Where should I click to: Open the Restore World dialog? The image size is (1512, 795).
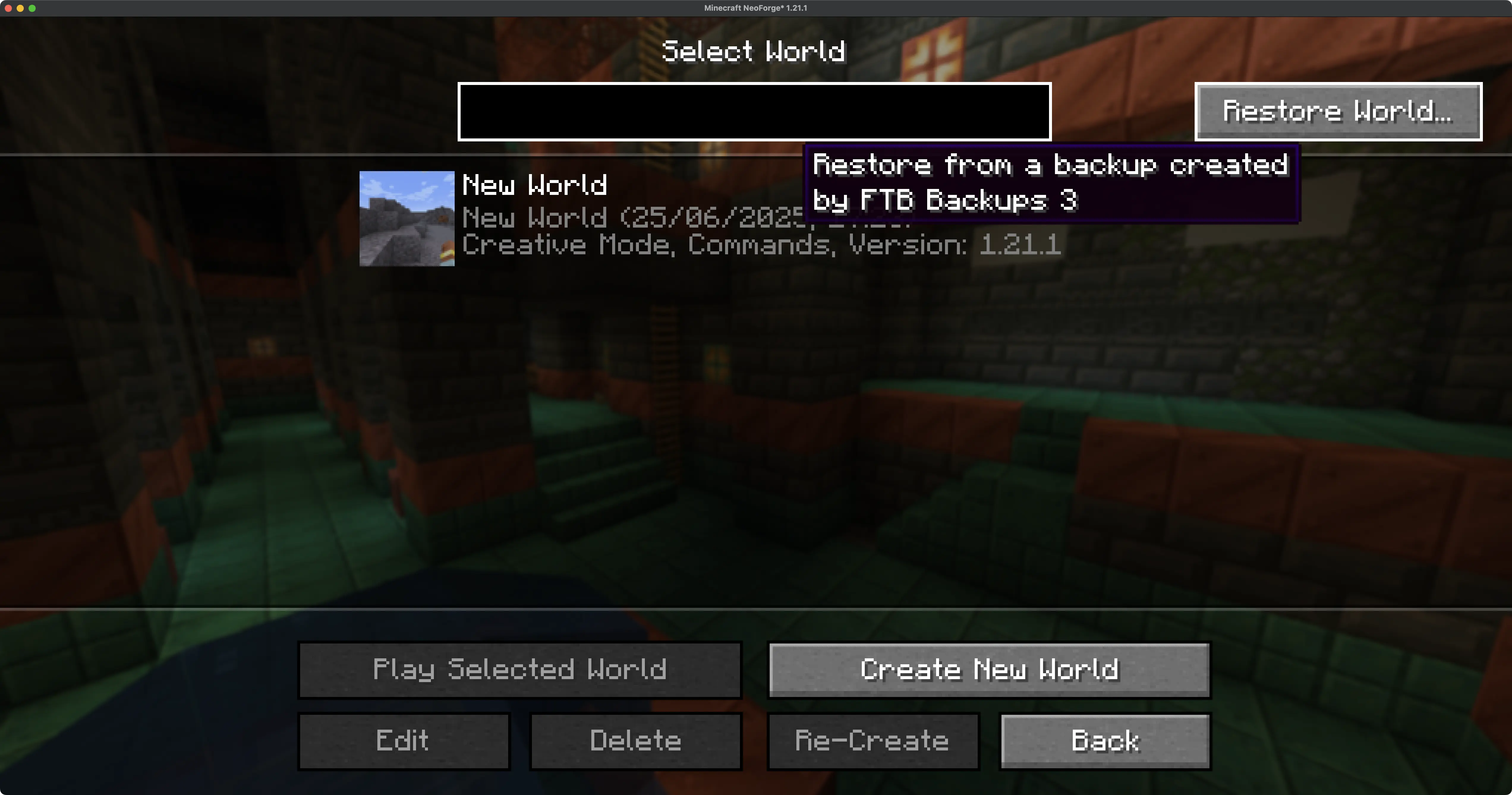1338,111
